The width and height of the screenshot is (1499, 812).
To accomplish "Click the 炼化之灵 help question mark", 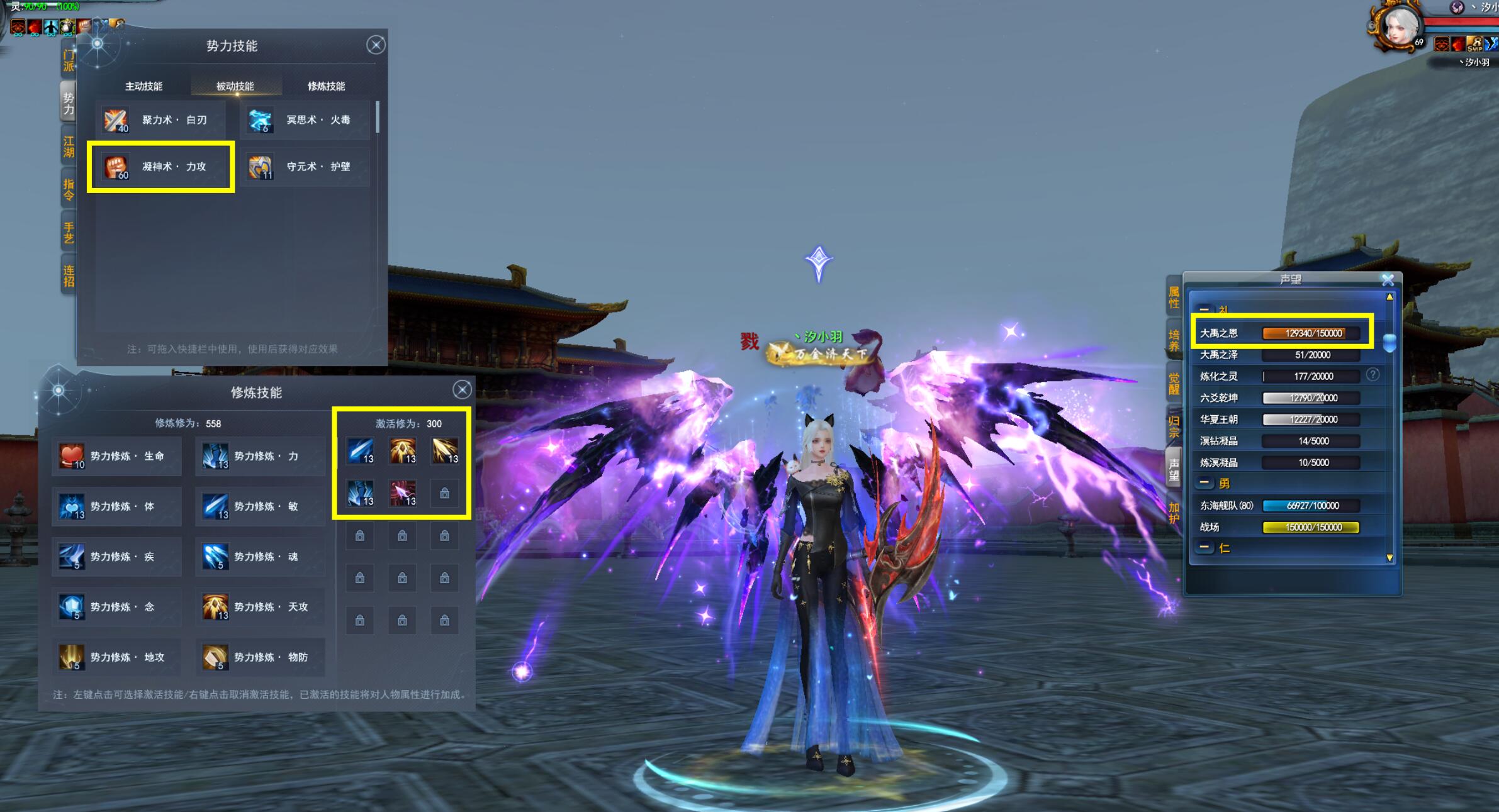I will [1373, 375].
